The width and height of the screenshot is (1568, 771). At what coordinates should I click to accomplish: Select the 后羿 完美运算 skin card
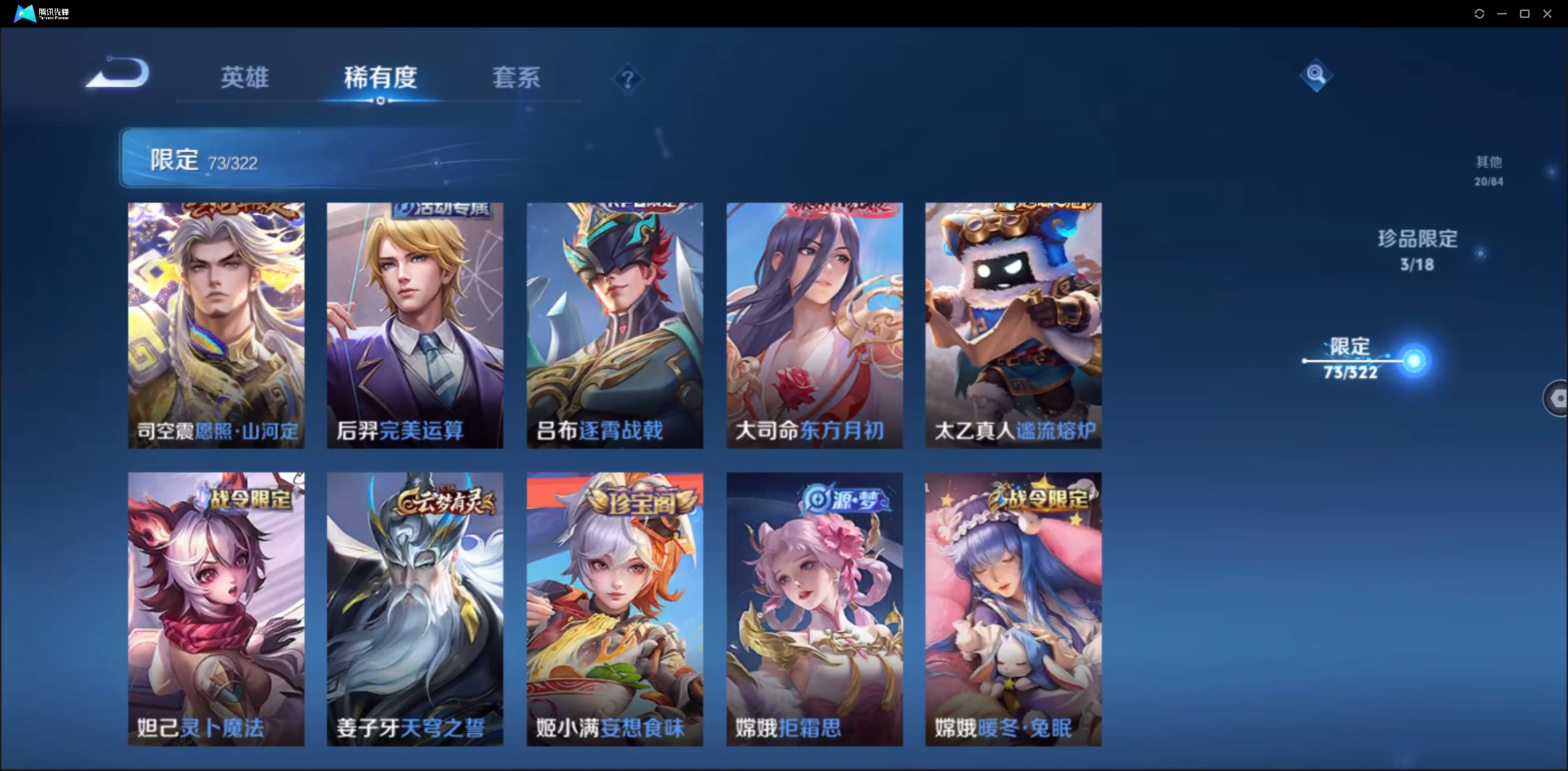click(415, 325)
